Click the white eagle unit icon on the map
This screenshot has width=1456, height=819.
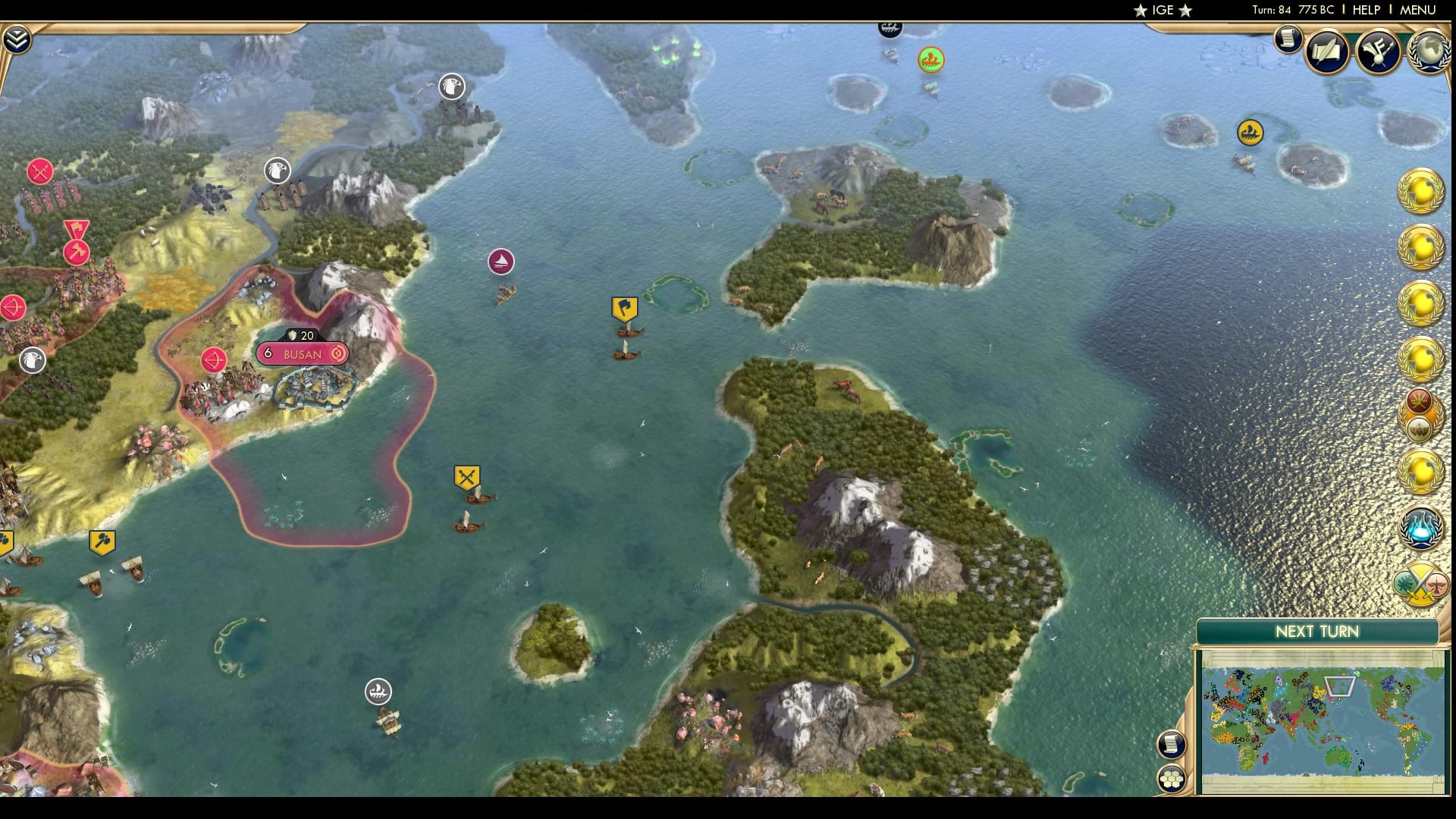click(451, 87)
